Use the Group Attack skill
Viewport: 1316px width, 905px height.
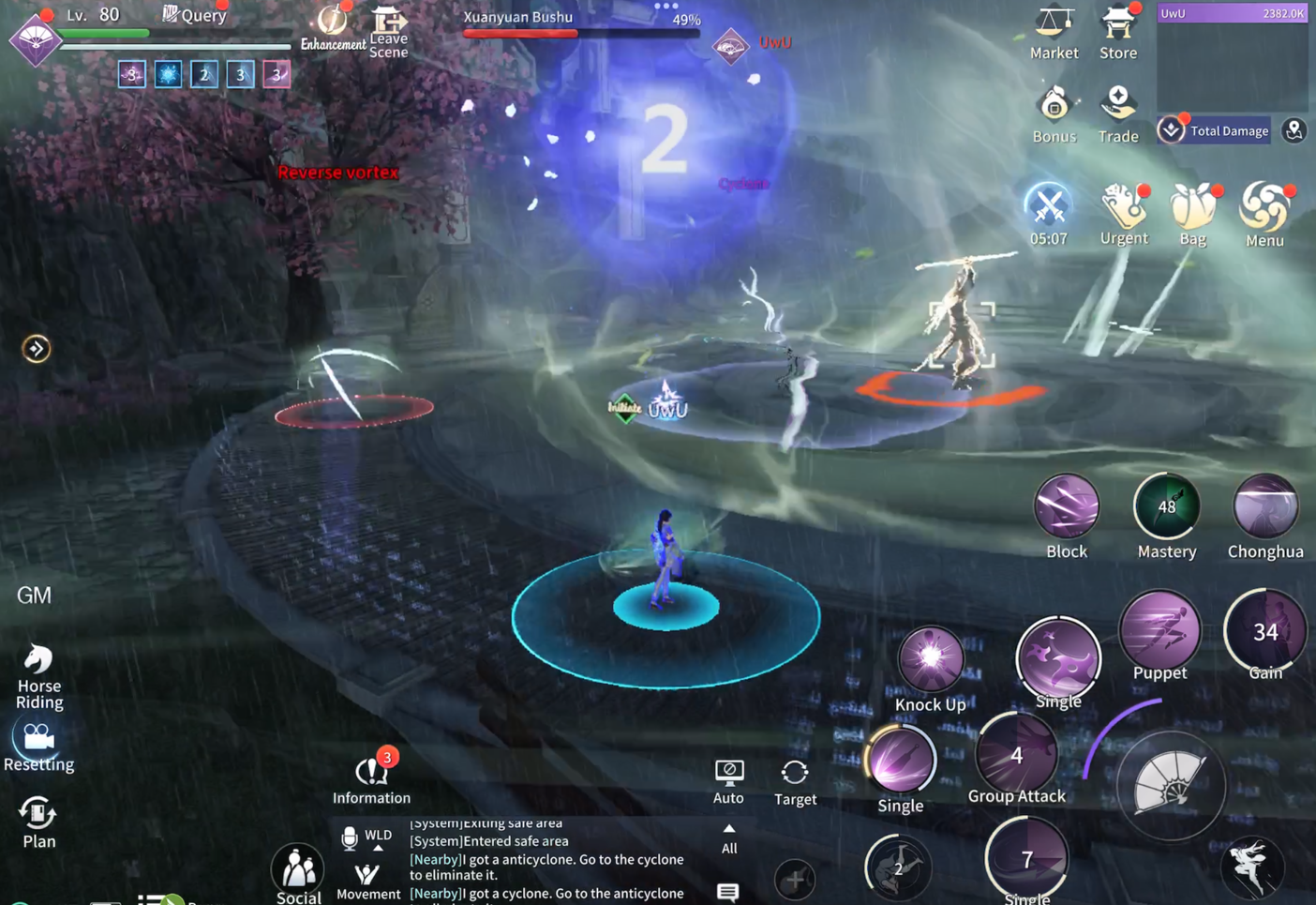(x=1017, y=755)
